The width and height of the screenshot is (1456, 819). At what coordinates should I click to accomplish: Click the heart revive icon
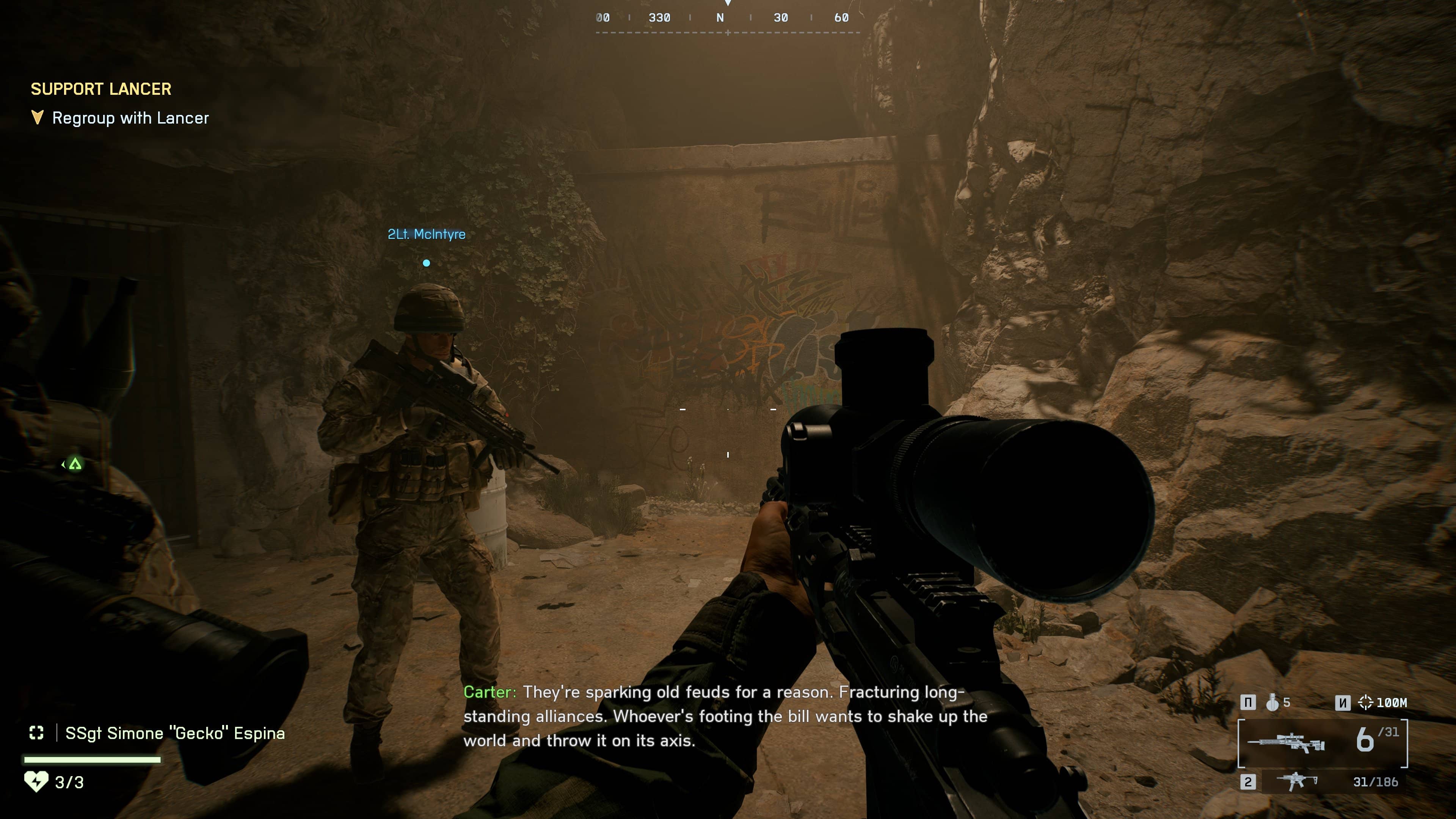click(x=36, y=782)
